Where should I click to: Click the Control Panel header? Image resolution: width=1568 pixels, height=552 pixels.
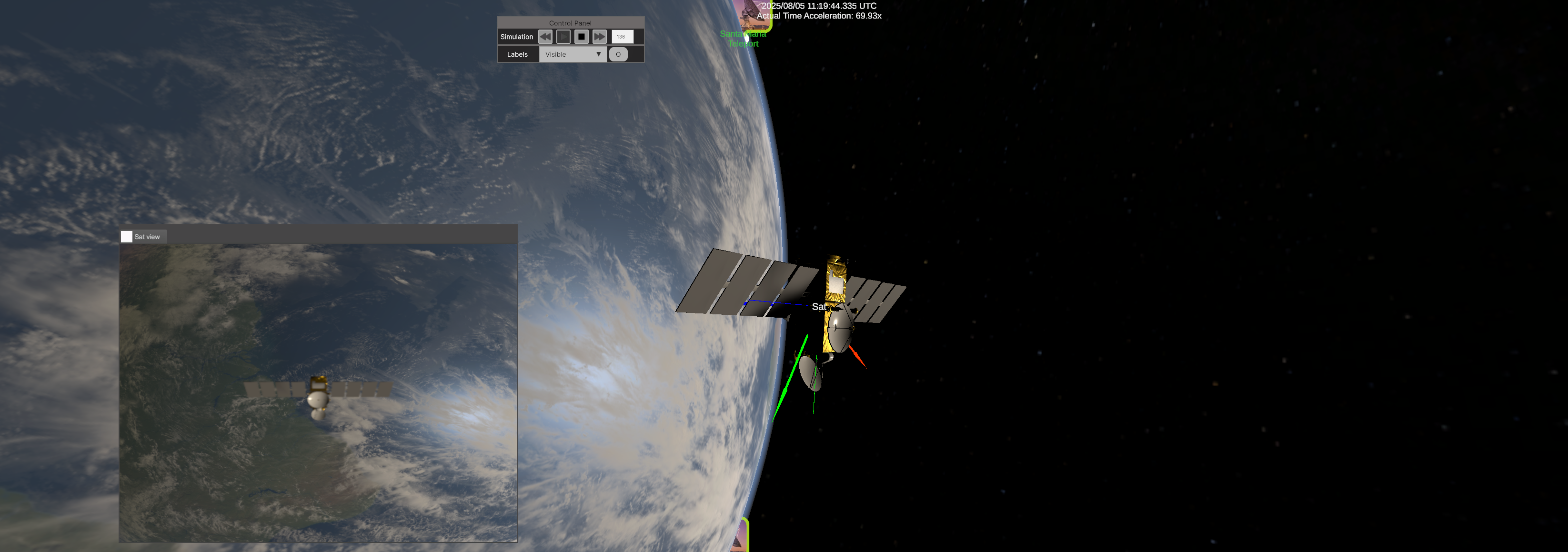pos(570,22)
